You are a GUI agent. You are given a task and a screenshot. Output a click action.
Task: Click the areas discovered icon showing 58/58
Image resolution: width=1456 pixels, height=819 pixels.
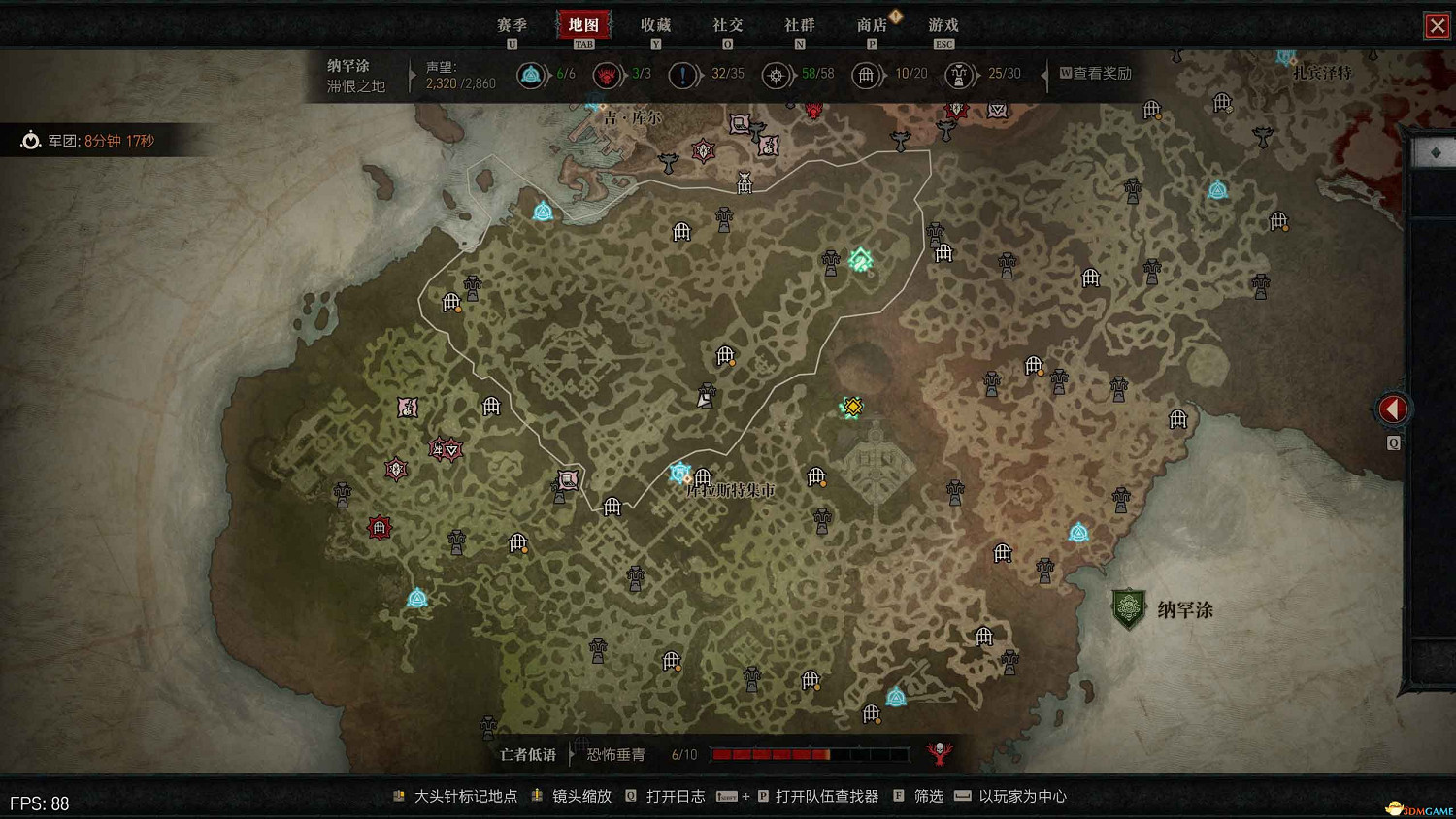point(777,74)
